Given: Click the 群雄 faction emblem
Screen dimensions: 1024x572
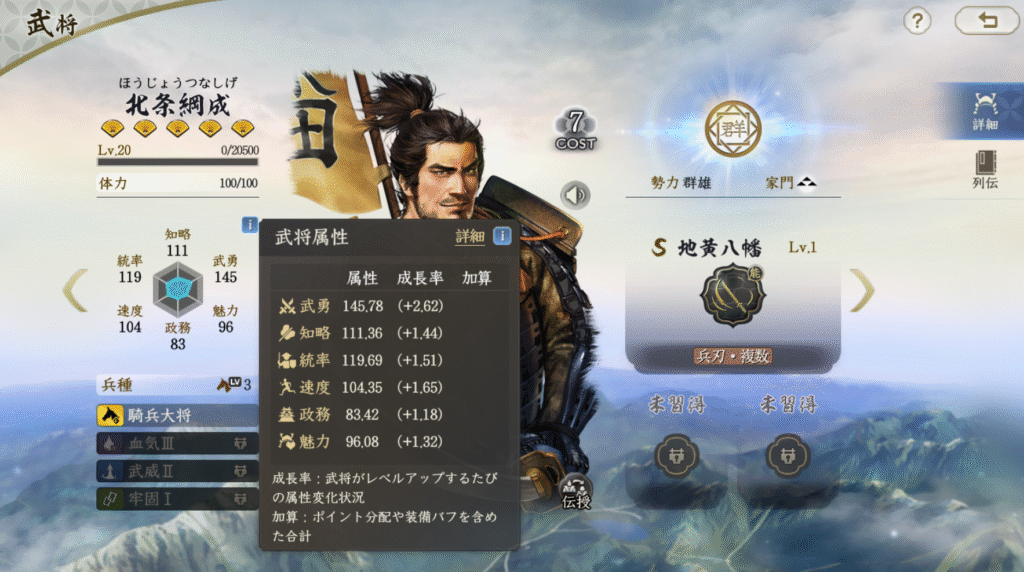Looking at the screenshot, I should coord(733,129).
